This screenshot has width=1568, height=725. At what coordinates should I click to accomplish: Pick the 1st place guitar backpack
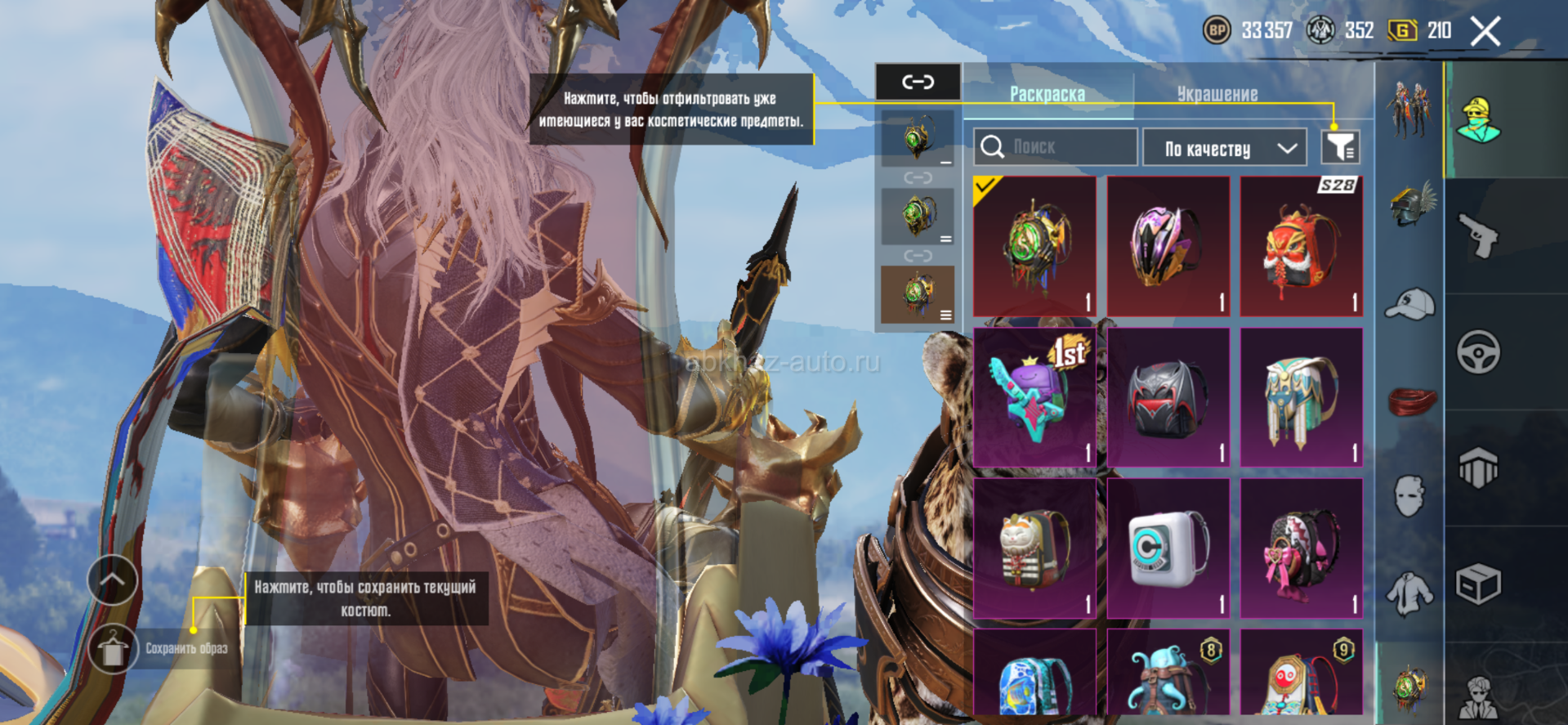(x=1034, y=397)
